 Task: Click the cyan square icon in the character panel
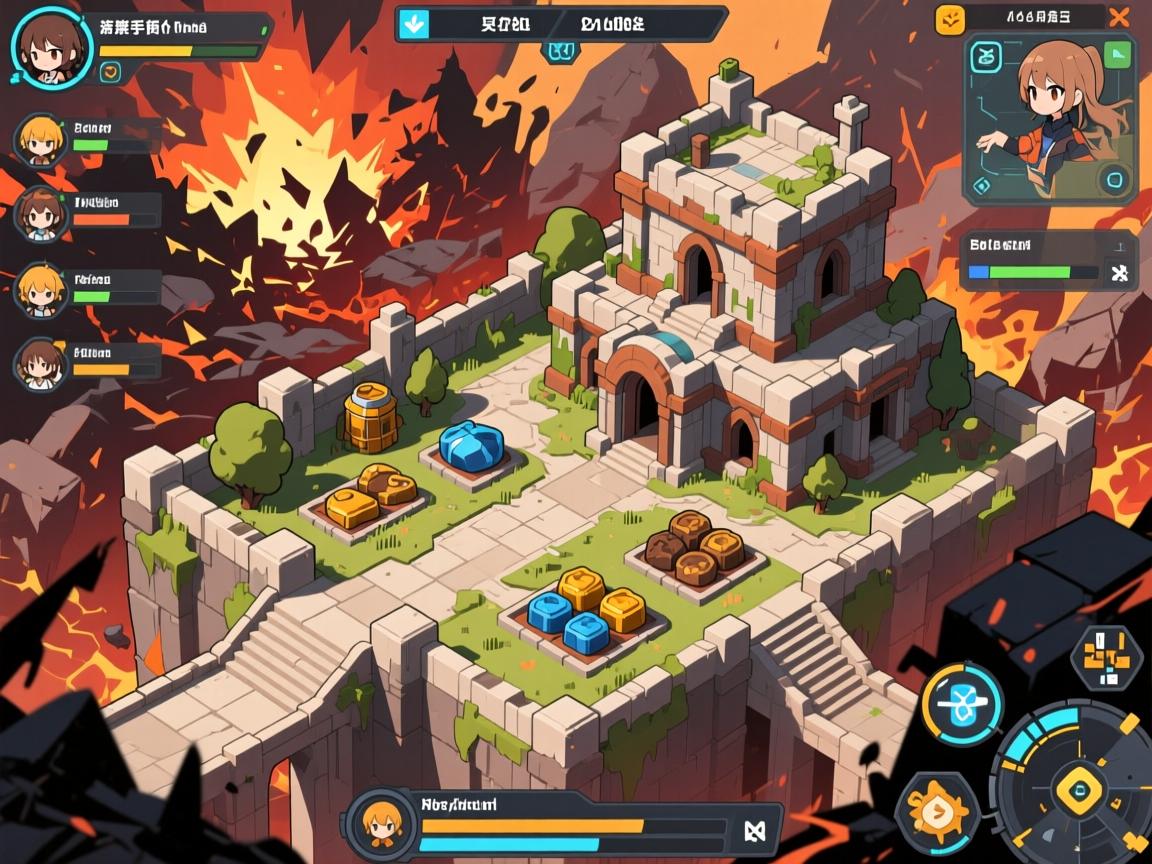986,58
